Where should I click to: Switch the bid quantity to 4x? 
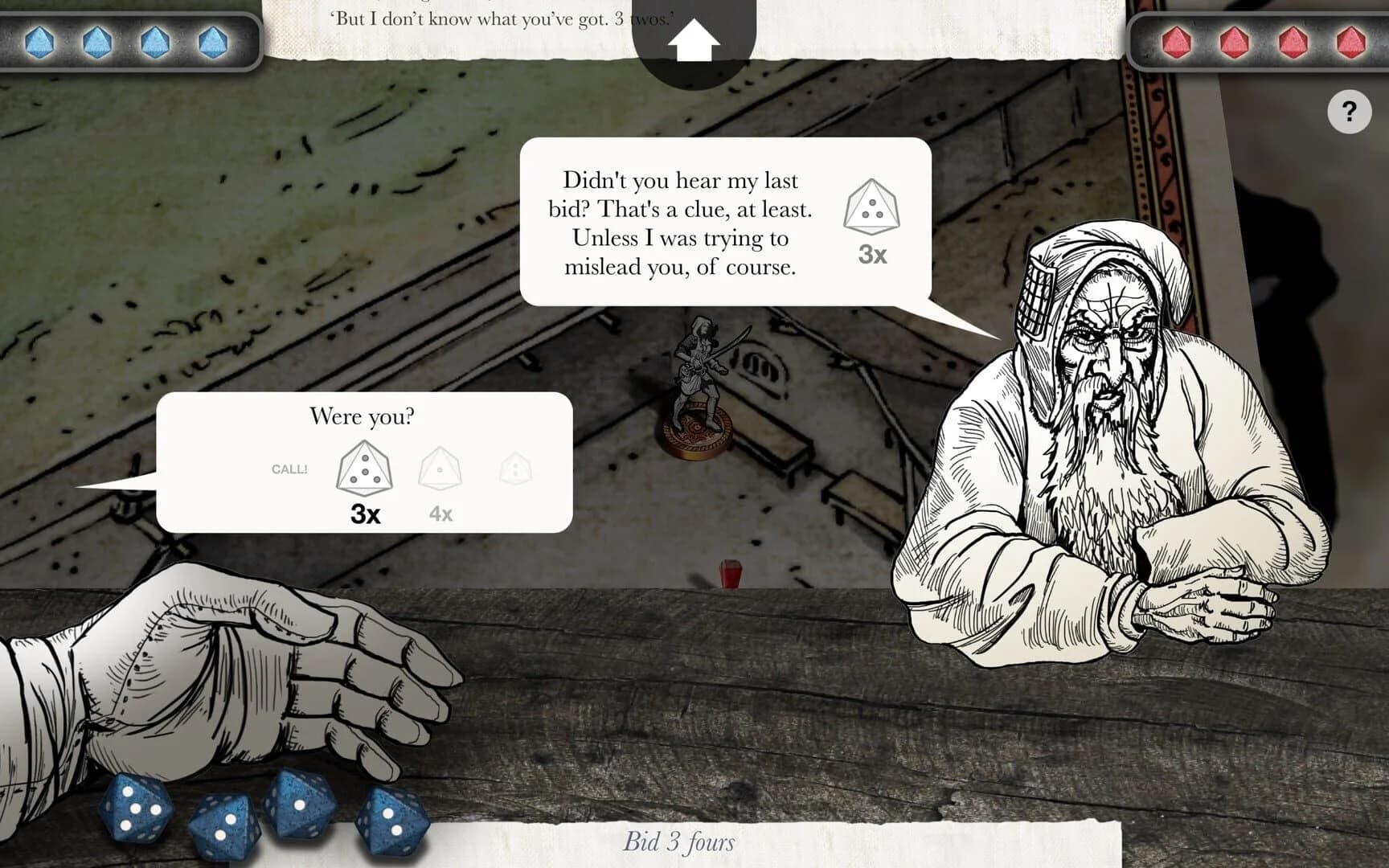point(443,514)
